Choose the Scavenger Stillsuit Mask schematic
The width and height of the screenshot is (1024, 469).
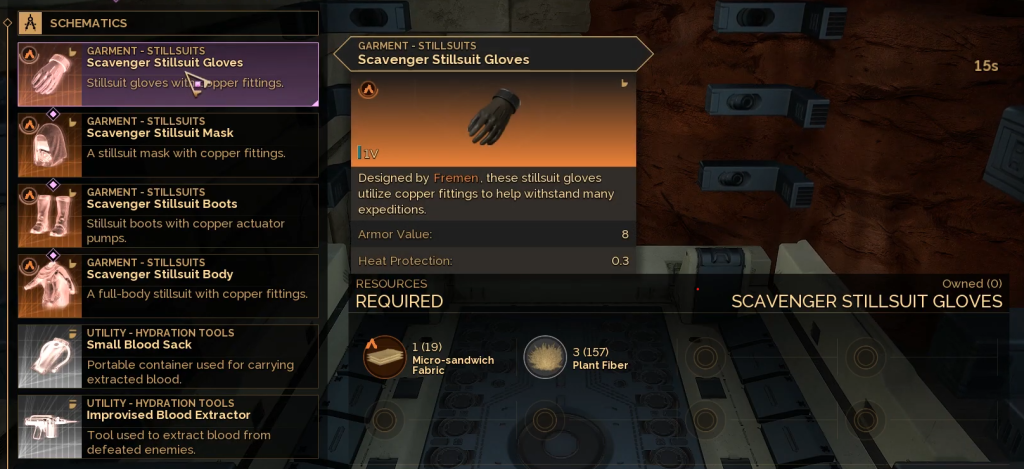[168, 144]
